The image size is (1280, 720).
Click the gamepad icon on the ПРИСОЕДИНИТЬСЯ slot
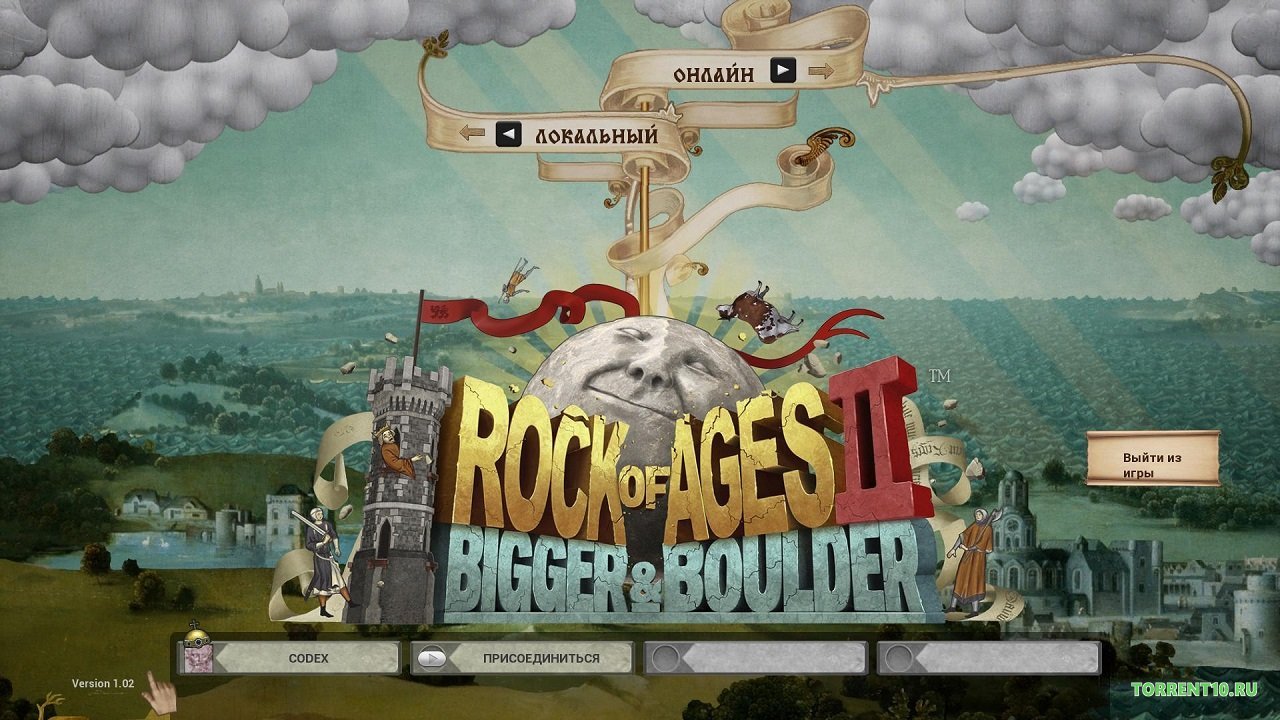(x=432, y=658)
